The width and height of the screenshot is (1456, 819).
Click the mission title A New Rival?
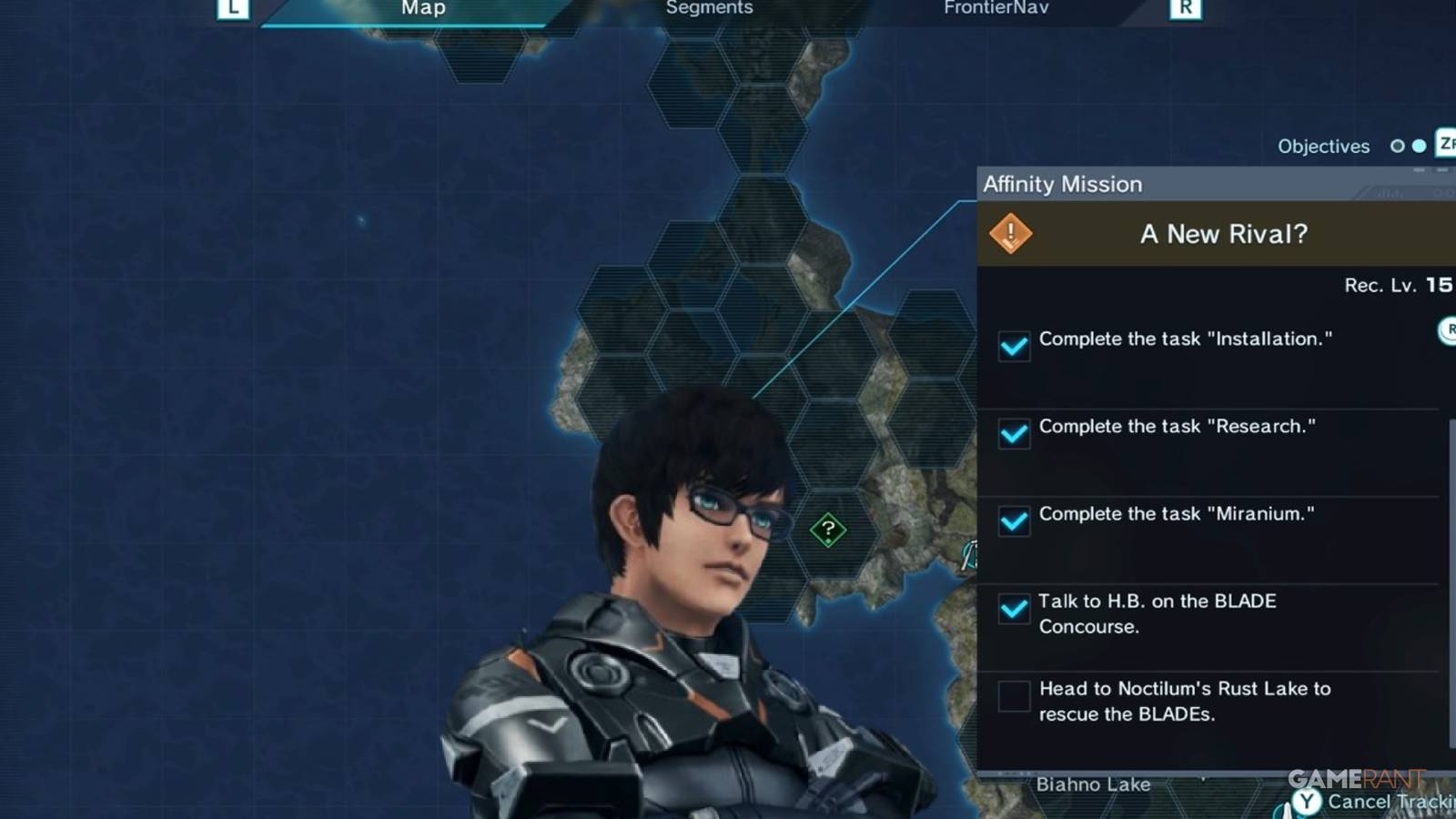(1221, 234)
